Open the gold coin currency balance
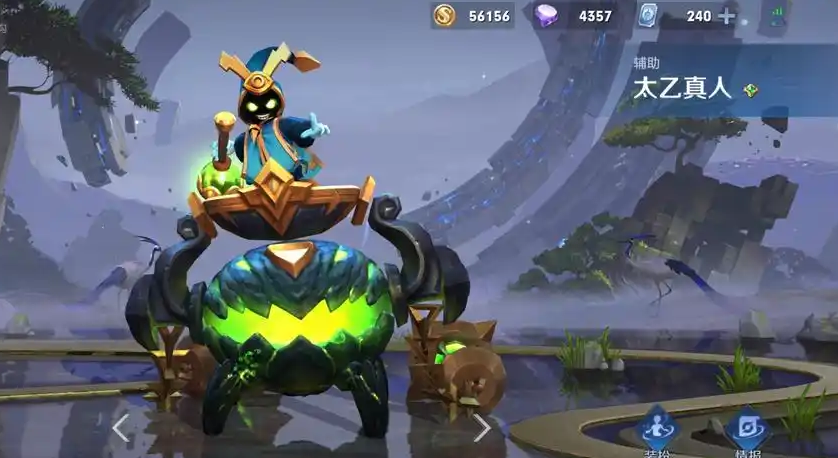Image resolution: width=838 pixels, height=458 pixels. 472,16
